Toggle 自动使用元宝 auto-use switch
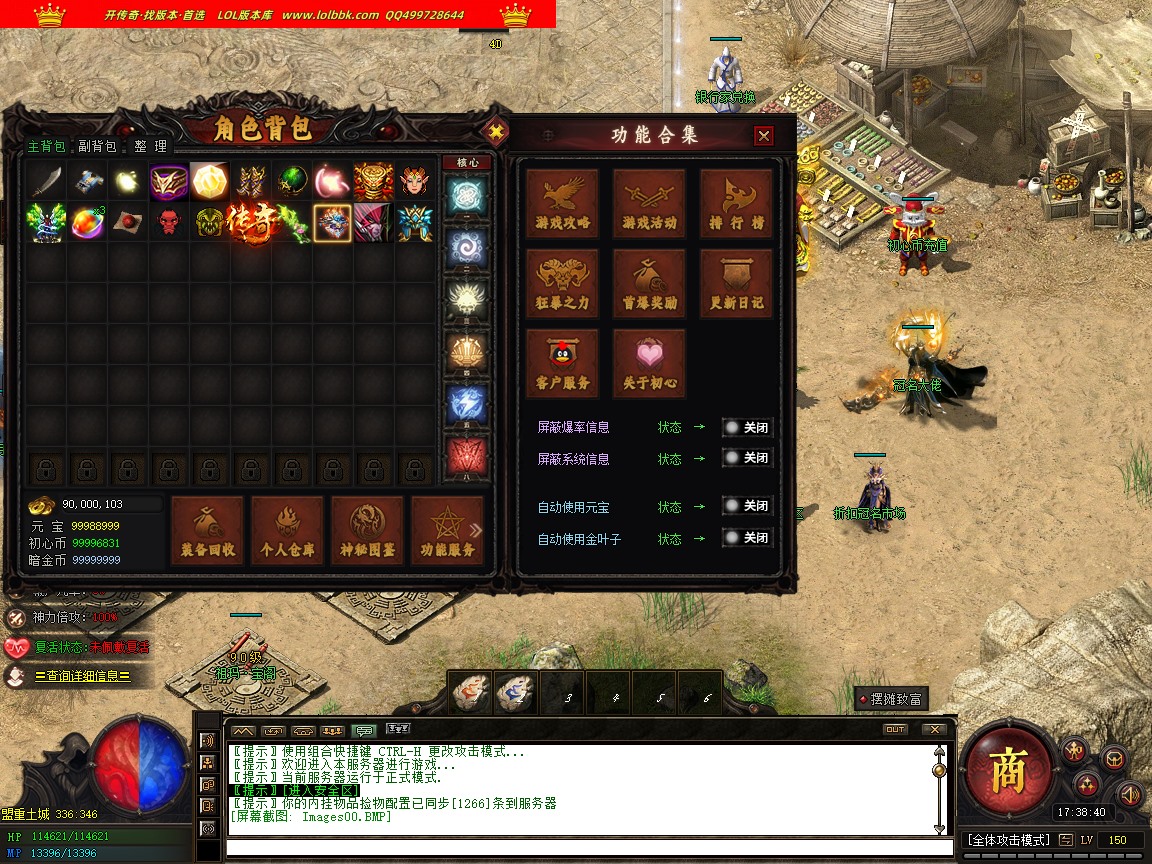The width and height of the screenshot is (1152, 864). (747, 506)
